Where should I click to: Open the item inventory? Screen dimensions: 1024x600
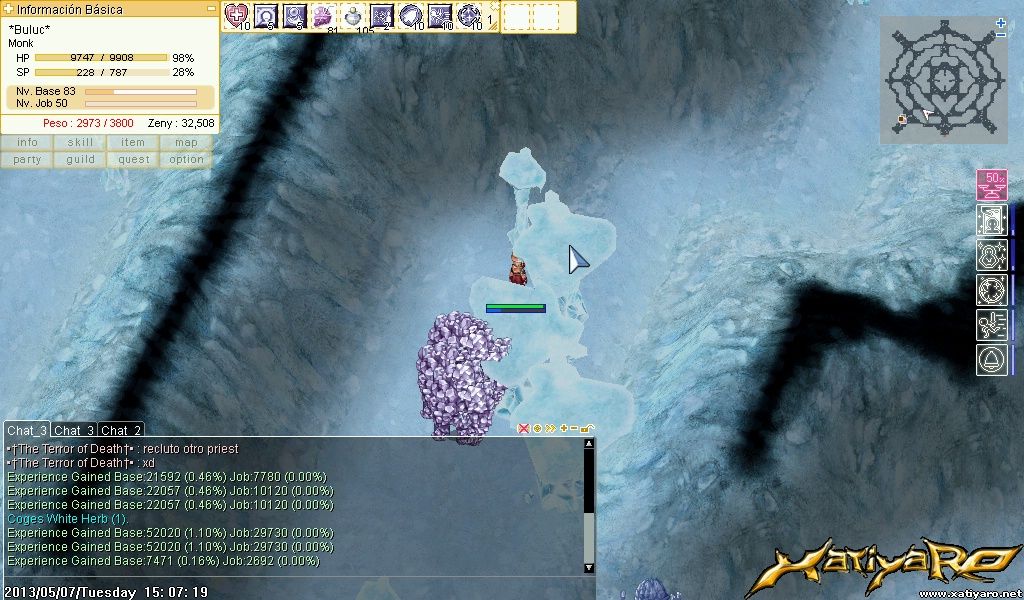[133, 142]
